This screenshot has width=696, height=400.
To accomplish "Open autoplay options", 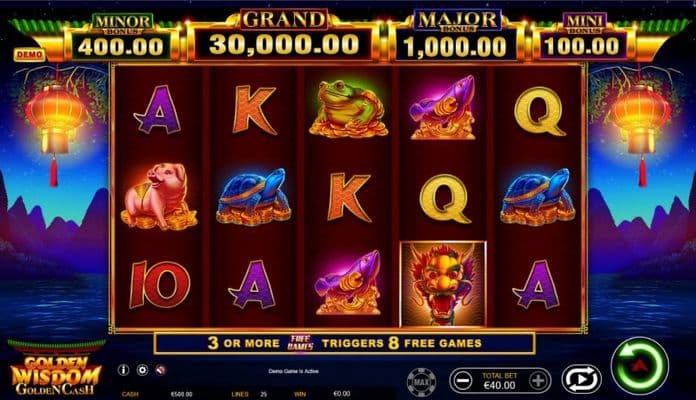I will (579, 379).
